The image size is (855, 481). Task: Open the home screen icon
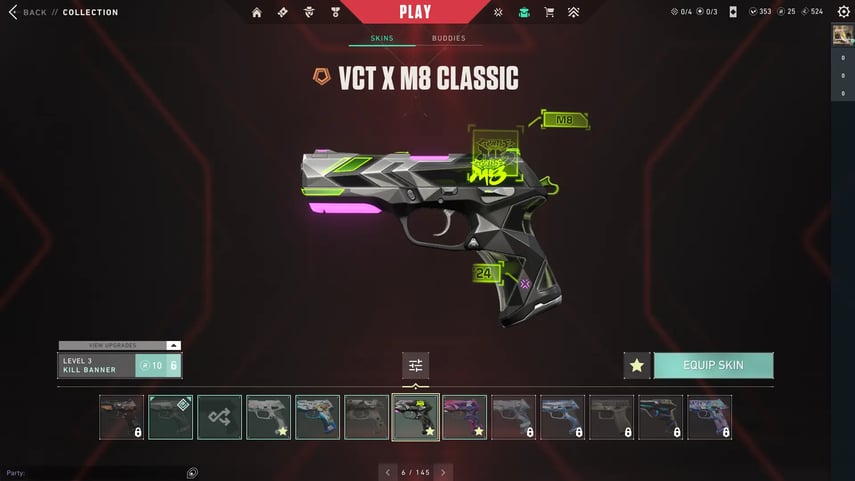coord(257,13)
